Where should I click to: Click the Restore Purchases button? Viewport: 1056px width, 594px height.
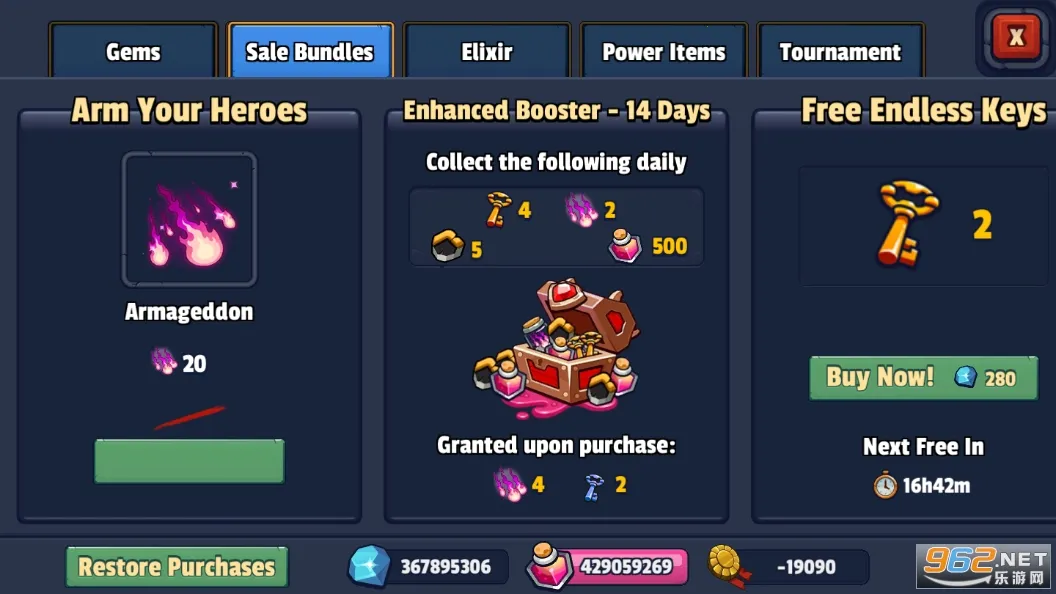point(177,567)
